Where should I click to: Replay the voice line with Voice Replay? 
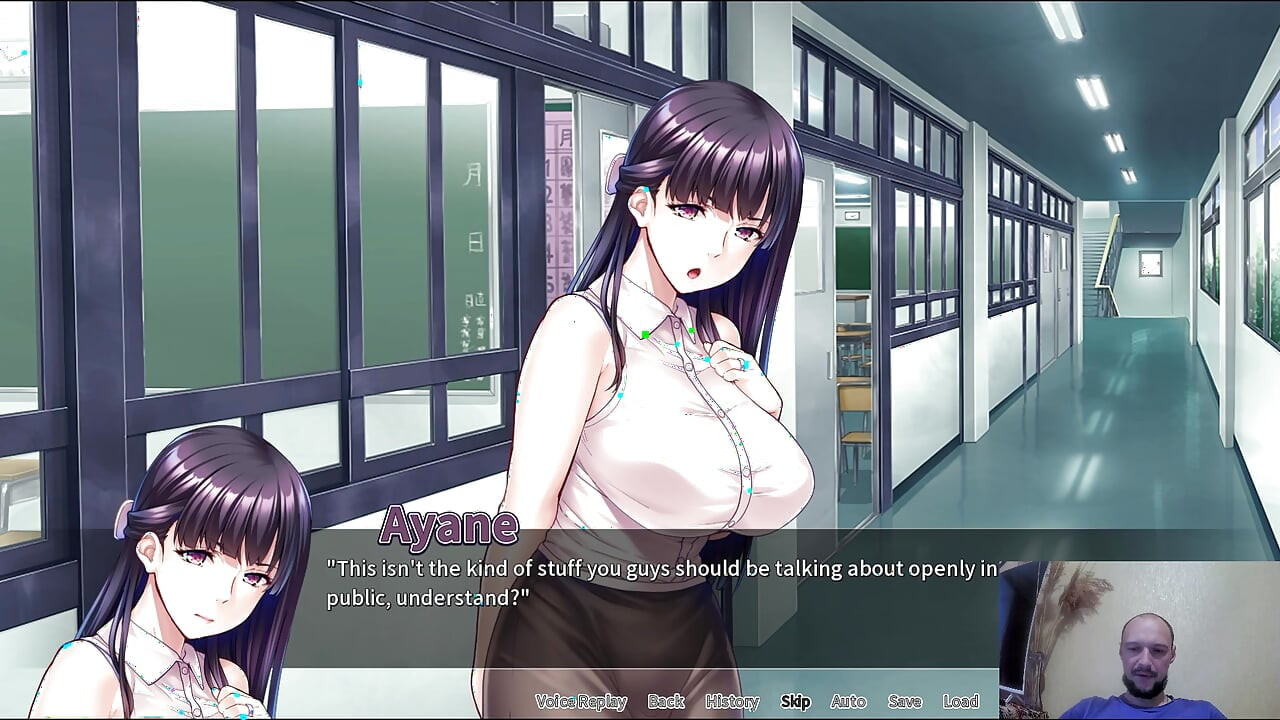(580, 701)
